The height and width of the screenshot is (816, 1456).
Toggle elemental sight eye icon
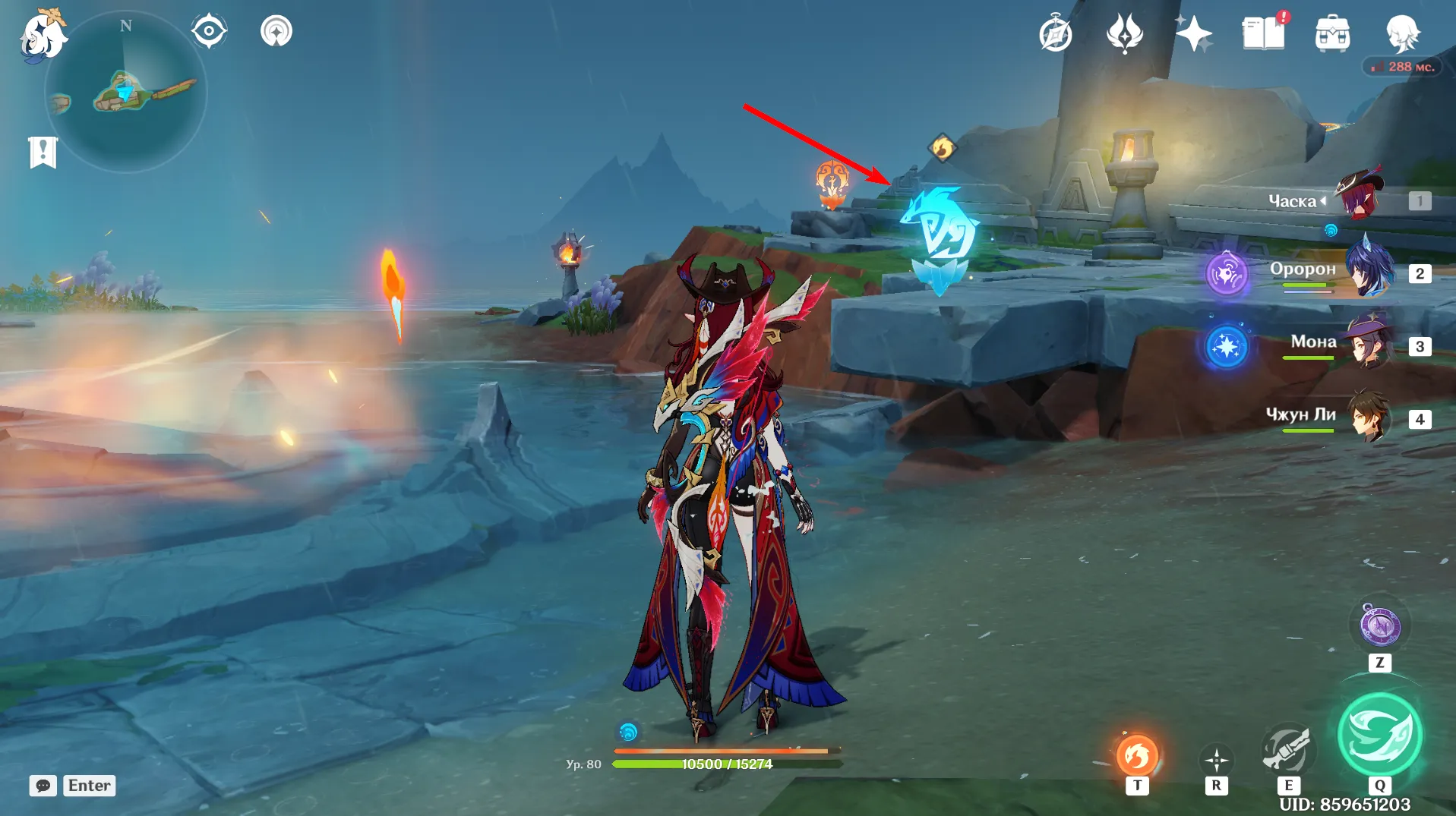tap(209, 32)
